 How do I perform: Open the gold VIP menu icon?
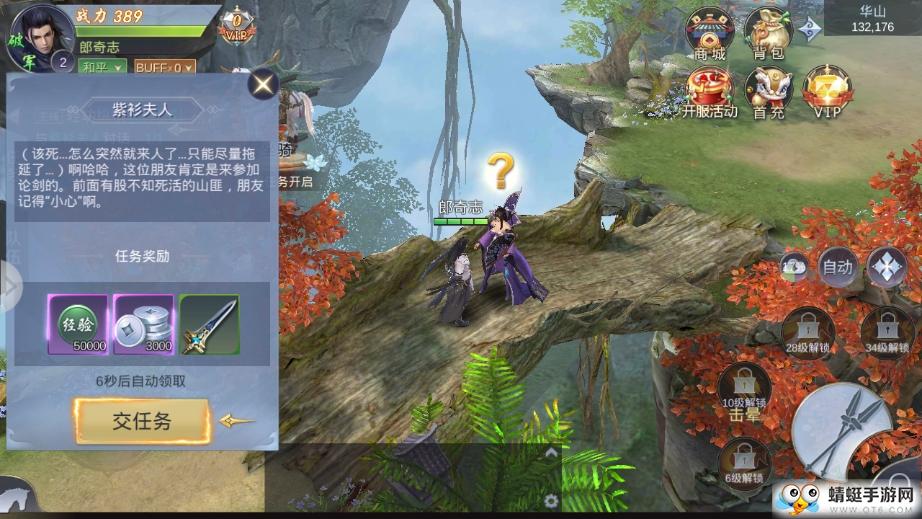coord(827,92)
